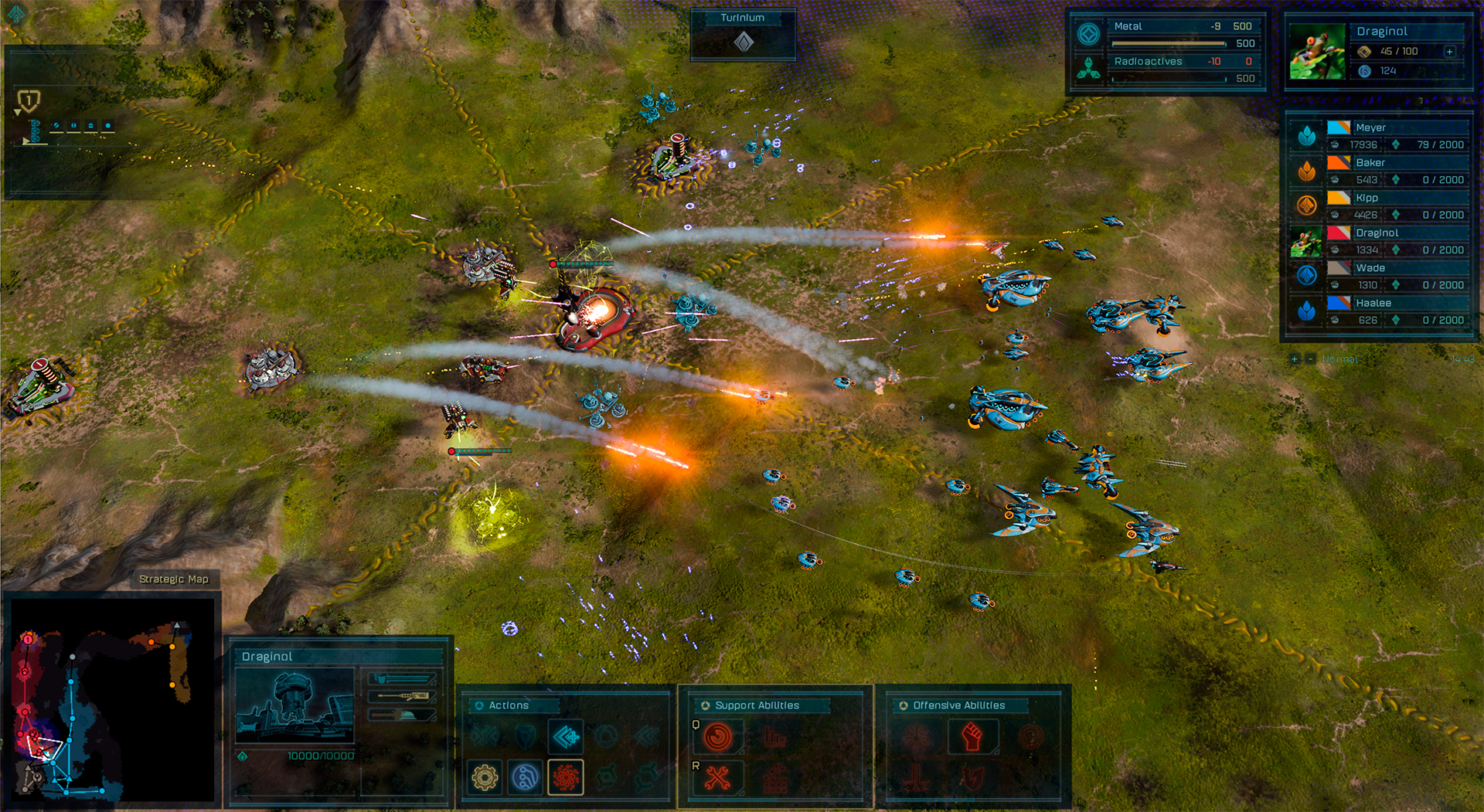Select Meyer's entry in the player list

[x=1391, y=126]
